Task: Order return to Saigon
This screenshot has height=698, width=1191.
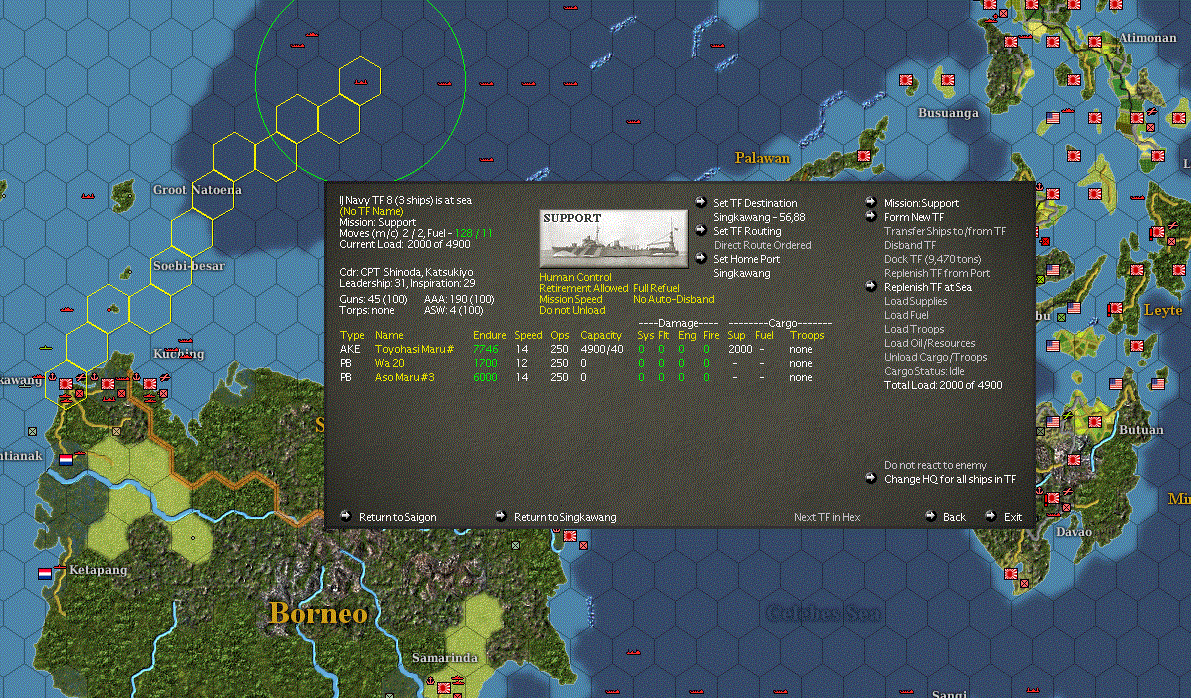Action: pos(397,517)
